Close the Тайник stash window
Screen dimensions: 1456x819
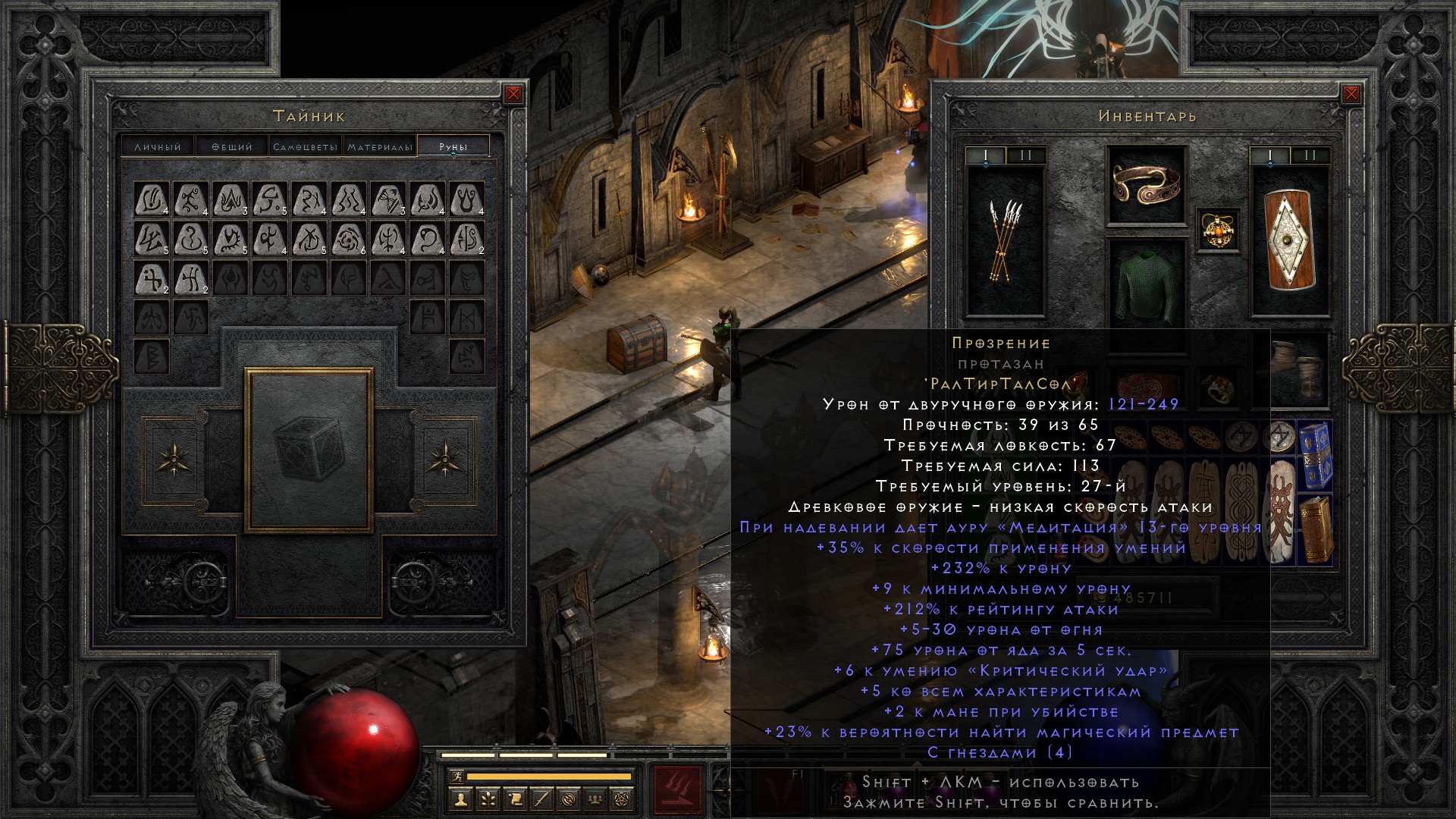(x=513, y=94)
